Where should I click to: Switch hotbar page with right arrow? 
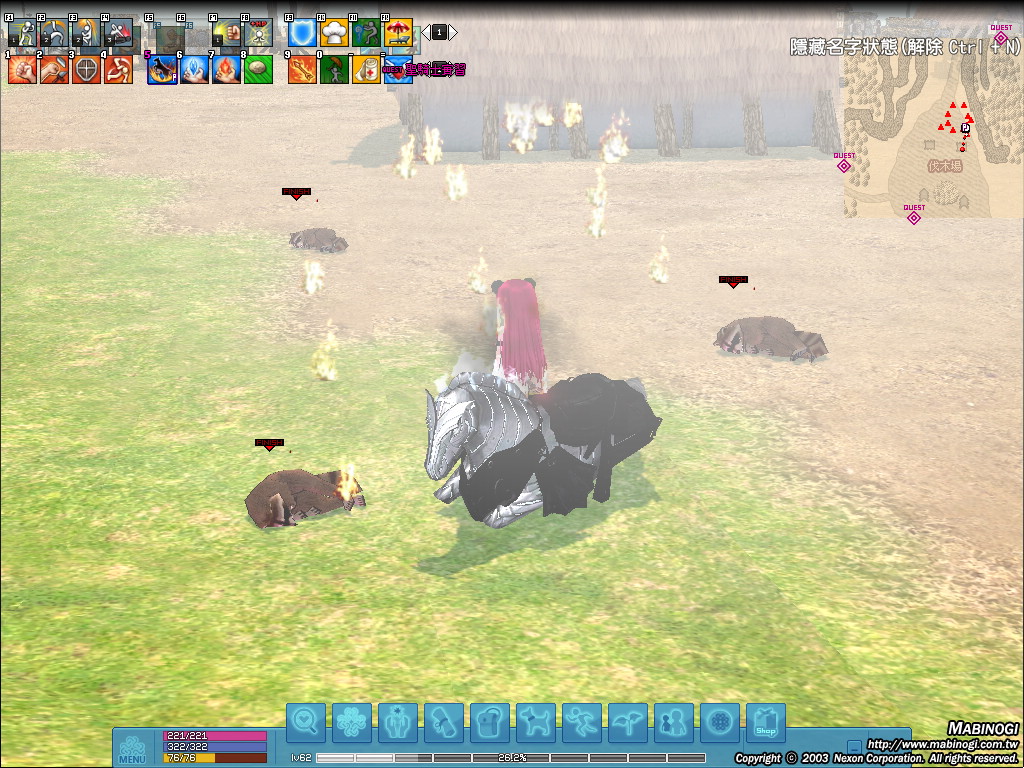(453, 32)
